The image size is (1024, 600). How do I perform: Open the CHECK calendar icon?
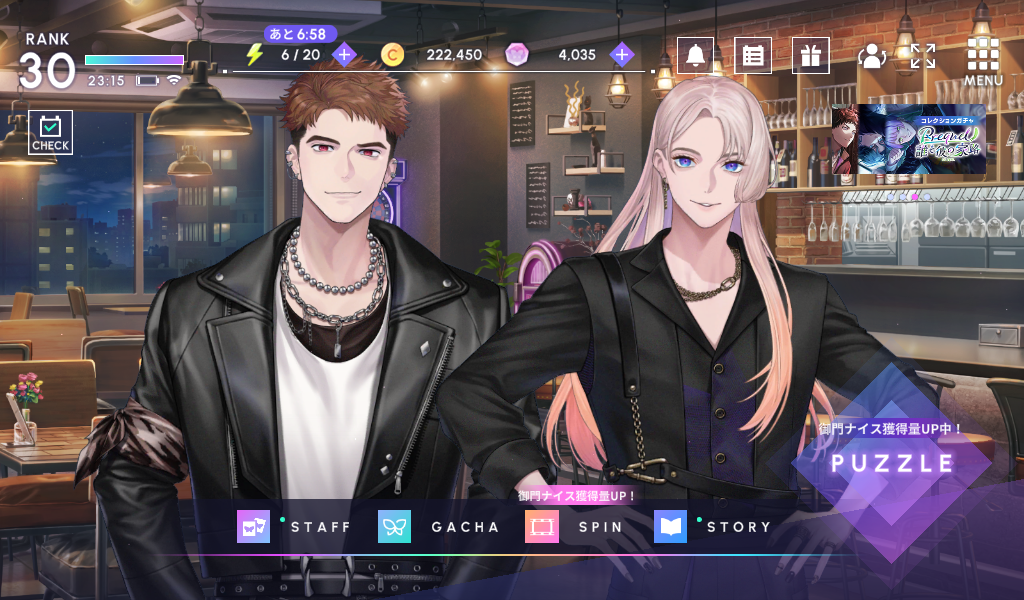pyautogui.click(x=50, y=132)
